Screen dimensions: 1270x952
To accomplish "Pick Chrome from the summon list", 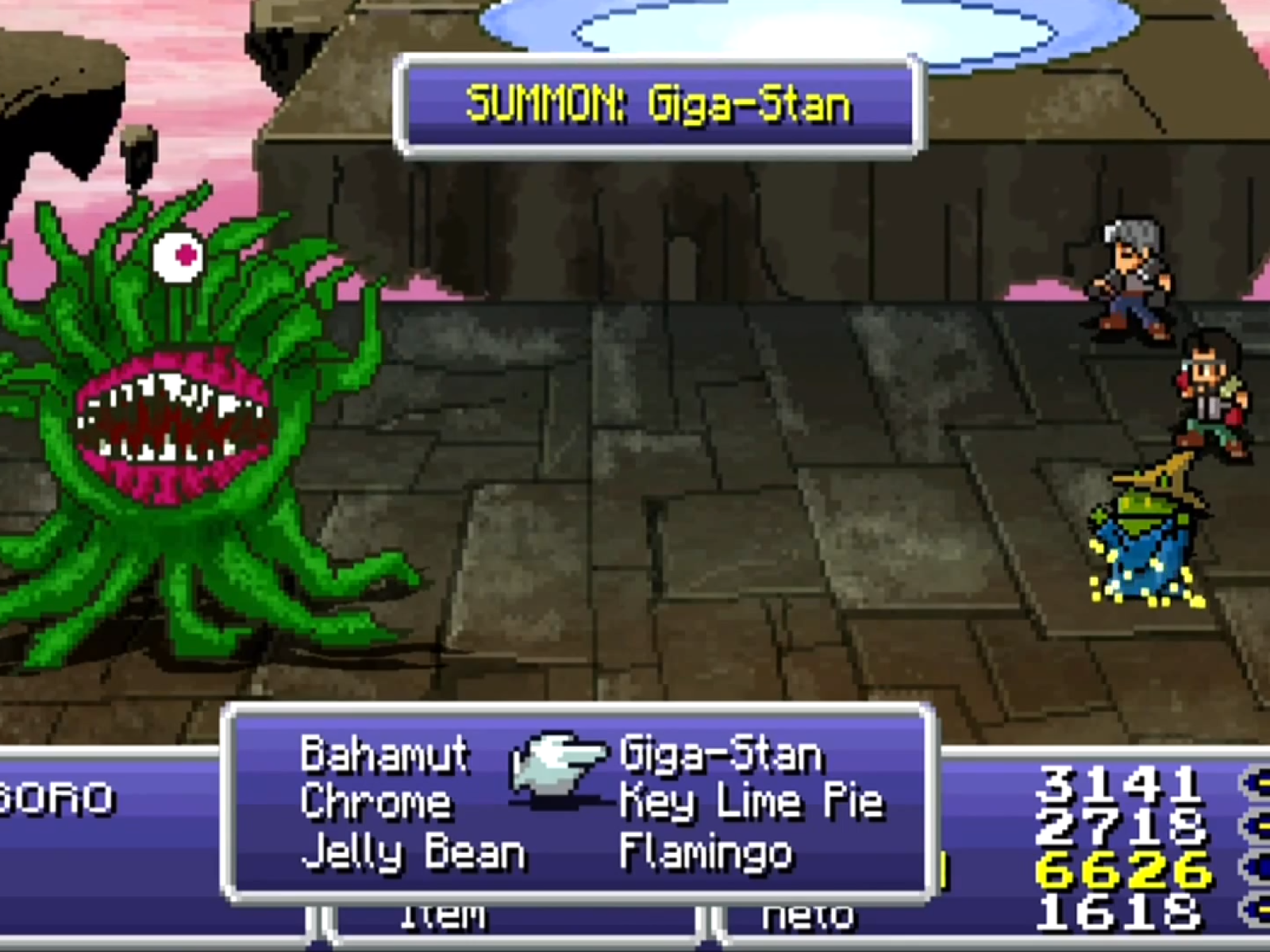I will click(375, 802).
